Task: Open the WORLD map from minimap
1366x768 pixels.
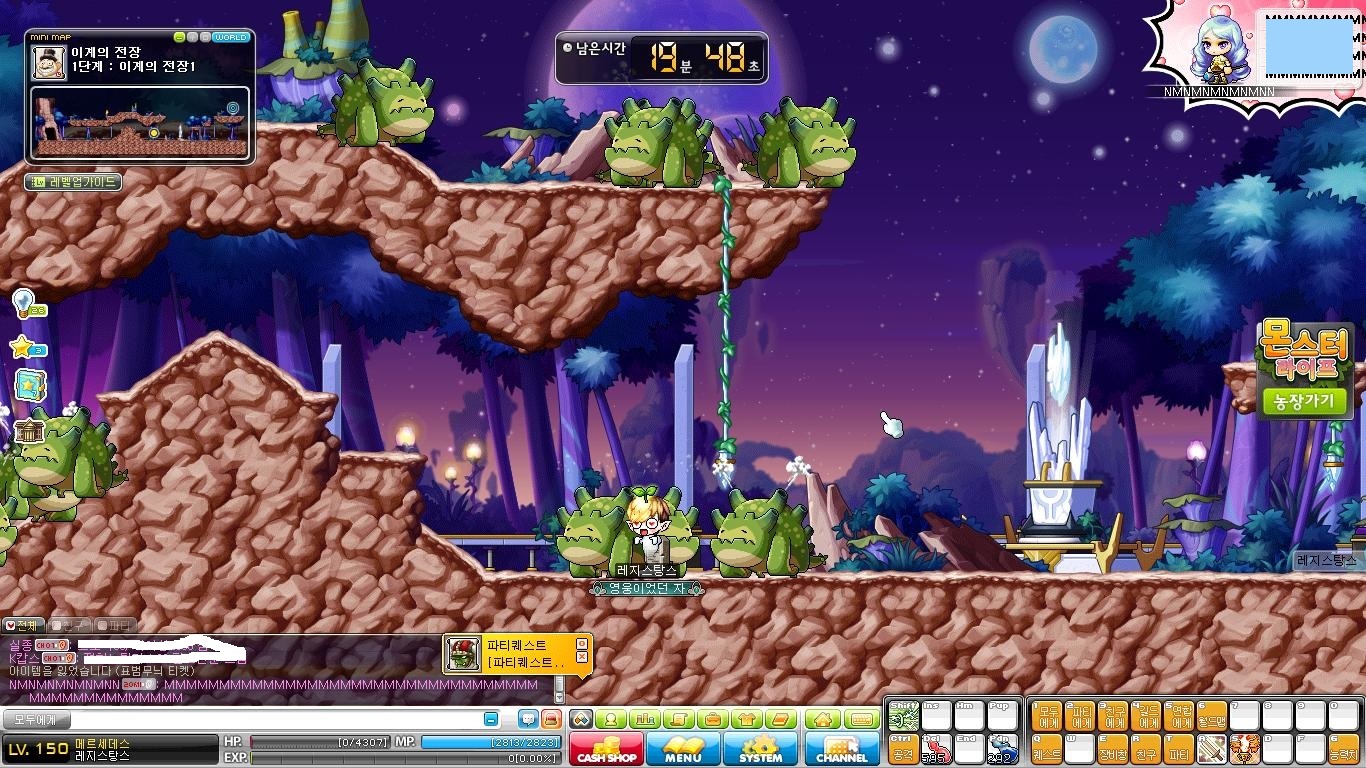Action: pyautogui.click(x=231, y=37)
